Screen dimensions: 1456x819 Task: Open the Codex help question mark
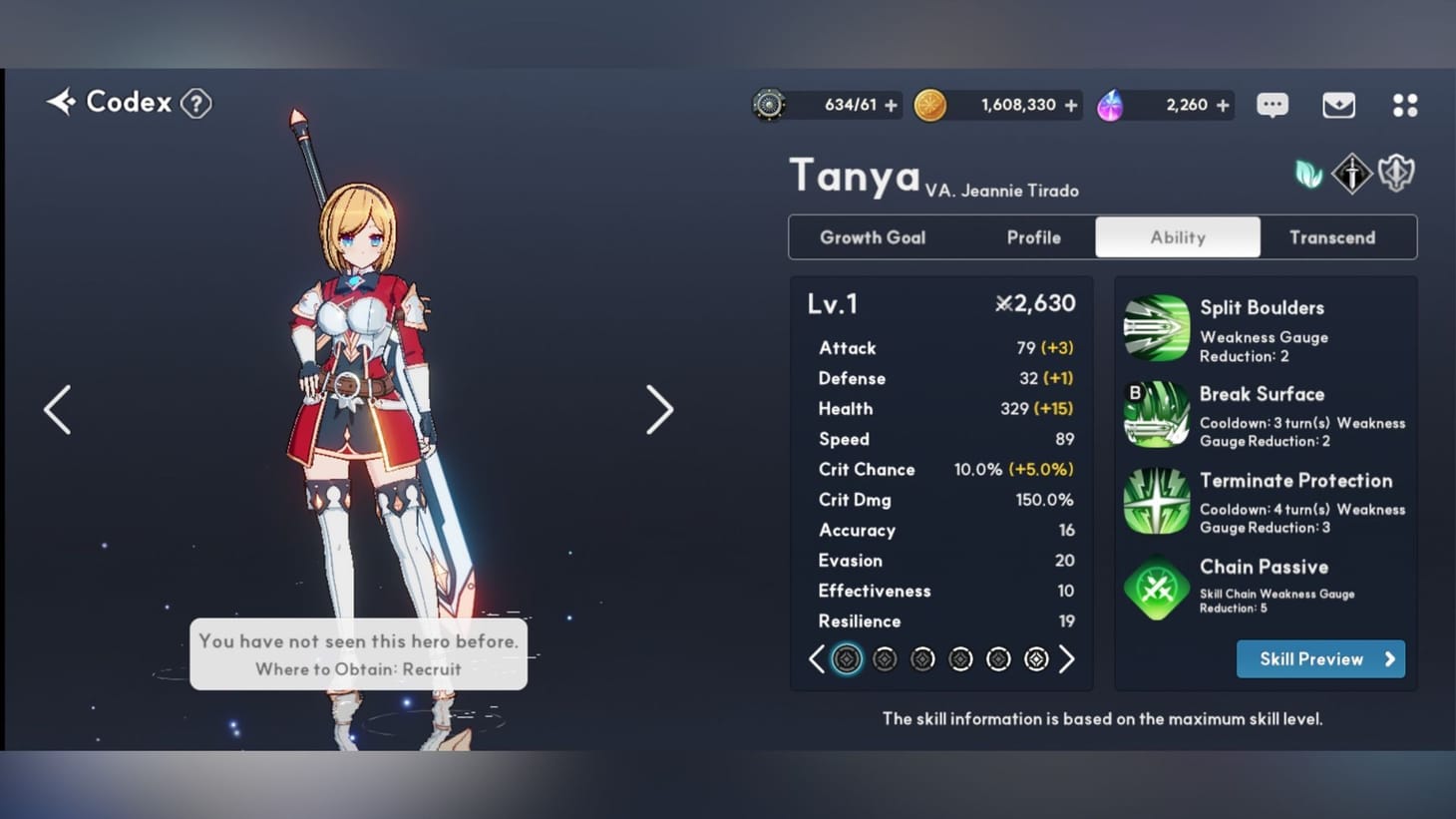(x=196, y=103)
